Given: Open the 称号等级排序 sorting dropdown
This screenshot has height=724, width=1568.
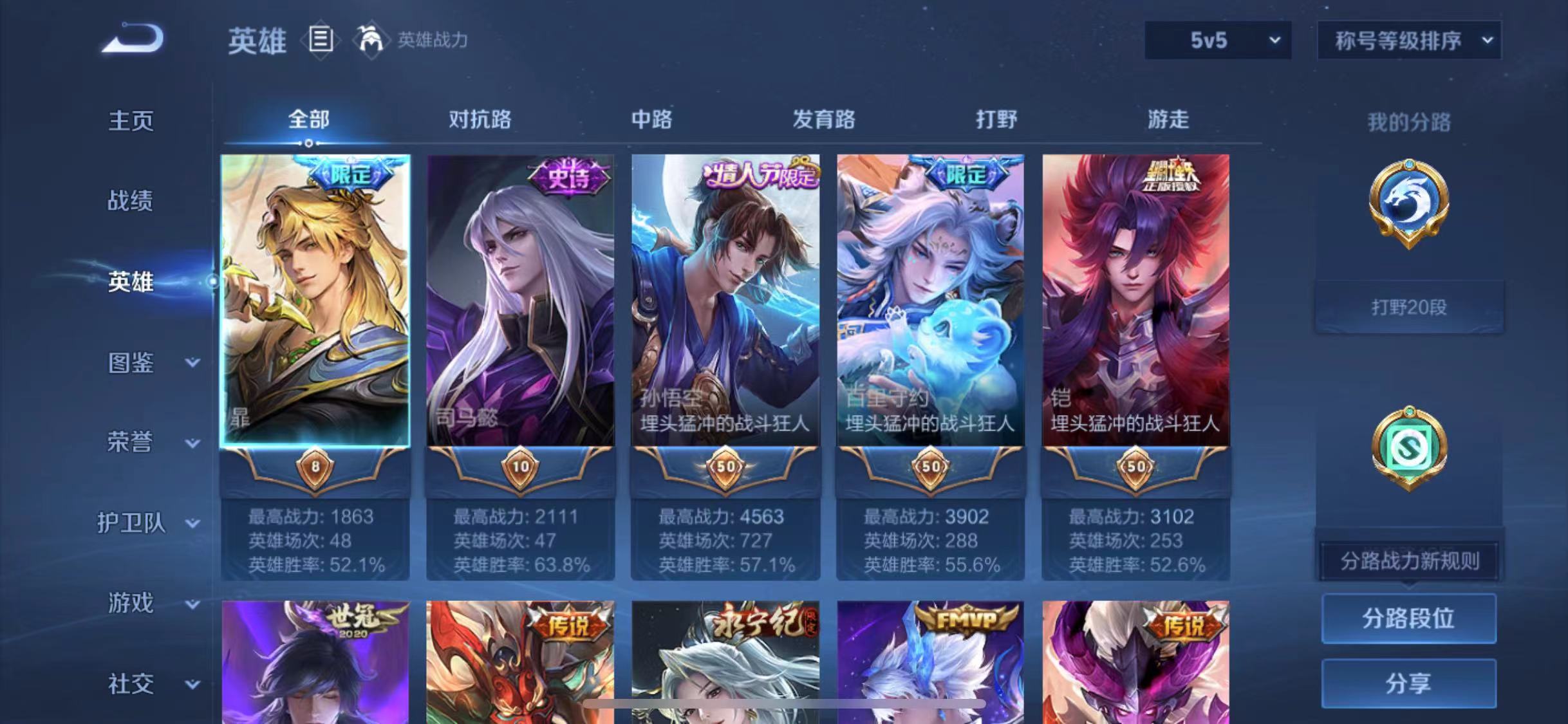Looking at the screenshot, I should point(1408,40).
